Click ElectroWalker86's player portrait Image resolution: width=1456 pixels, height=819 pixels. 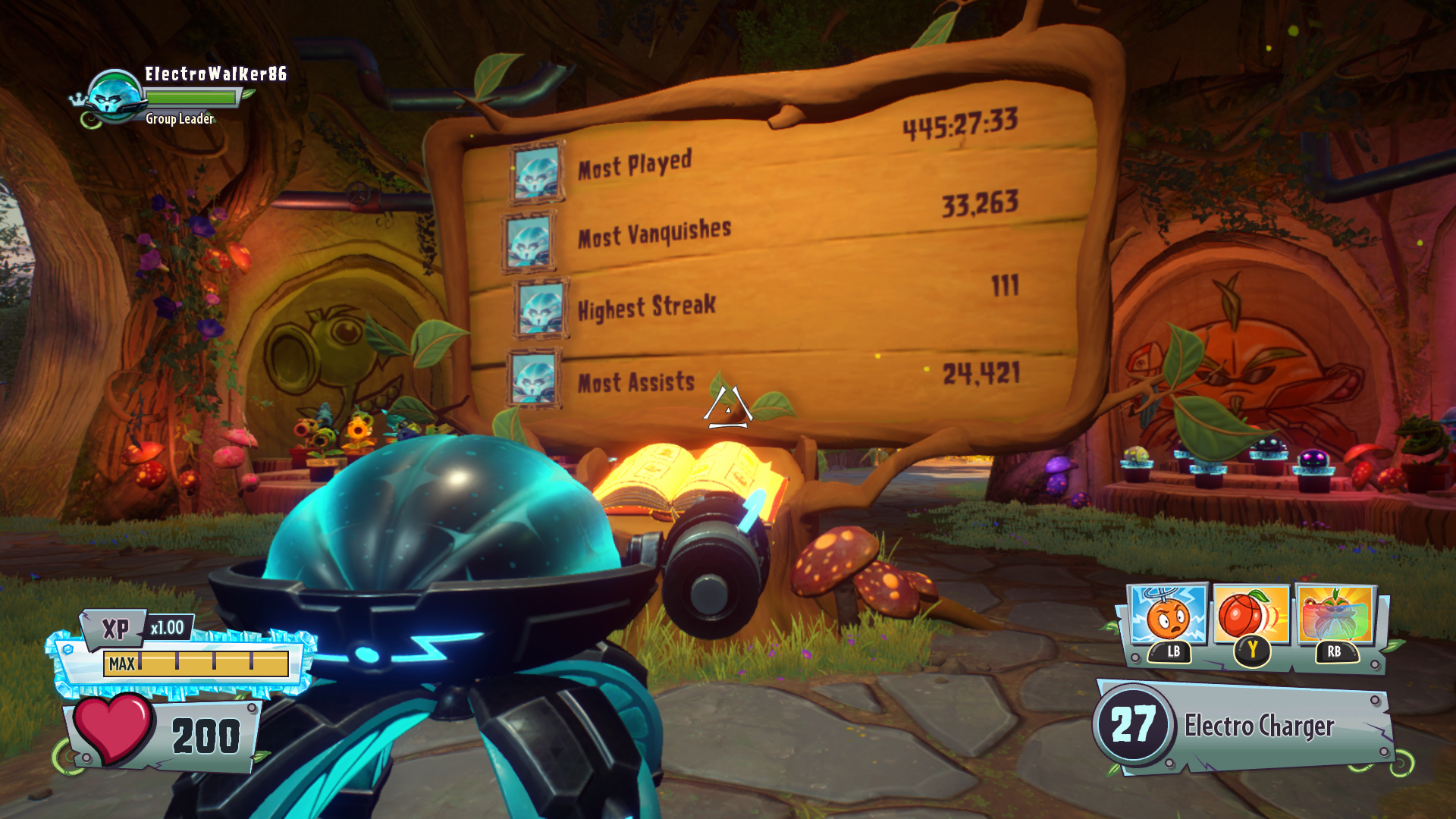[115, 98]
